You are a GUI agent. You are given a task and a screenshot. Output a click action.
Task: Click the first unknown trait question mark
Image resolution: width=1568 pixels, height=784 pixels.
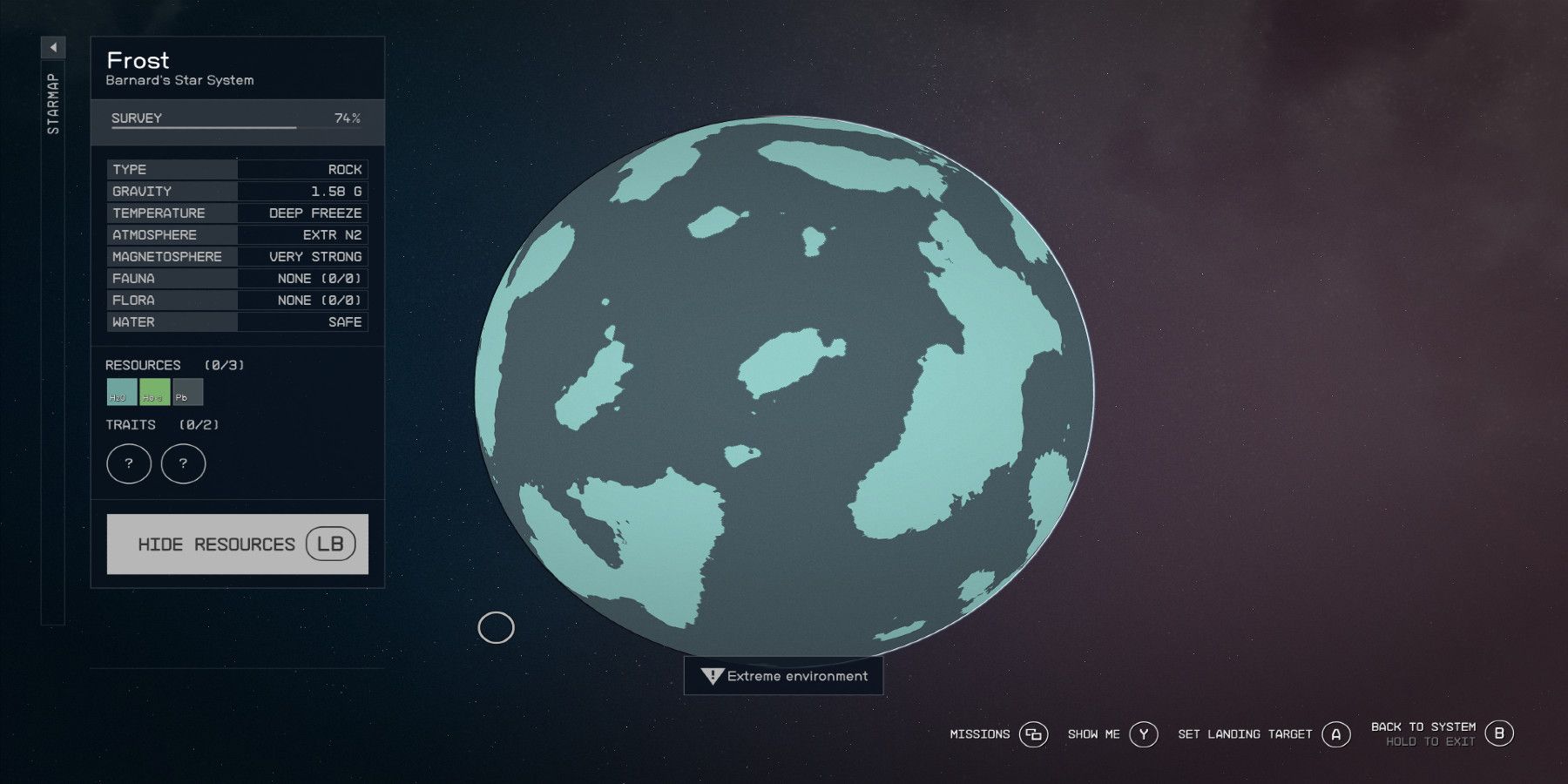tap(128, 463)
